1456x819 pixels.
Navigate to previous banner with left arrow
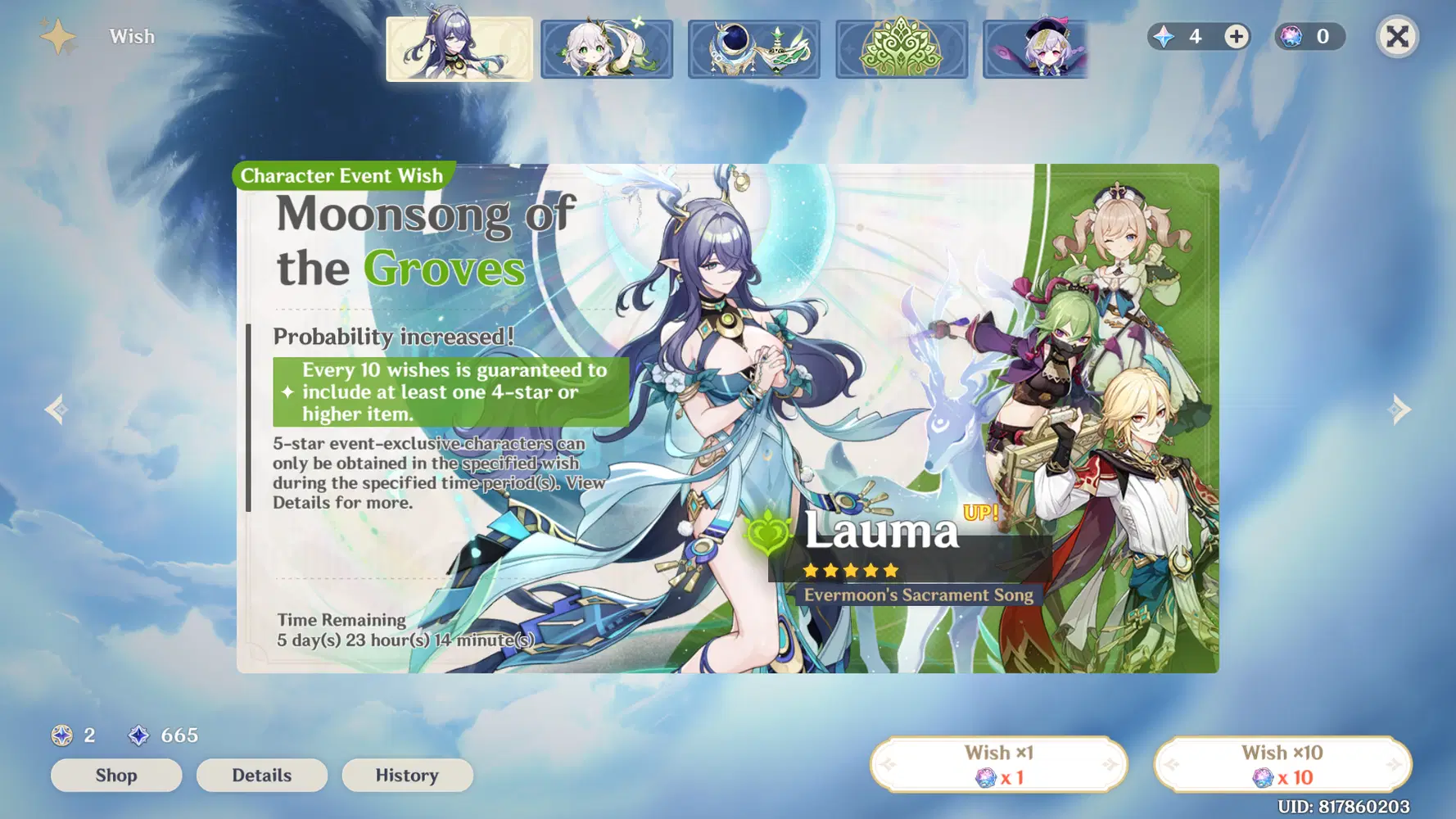click(56, 409)
